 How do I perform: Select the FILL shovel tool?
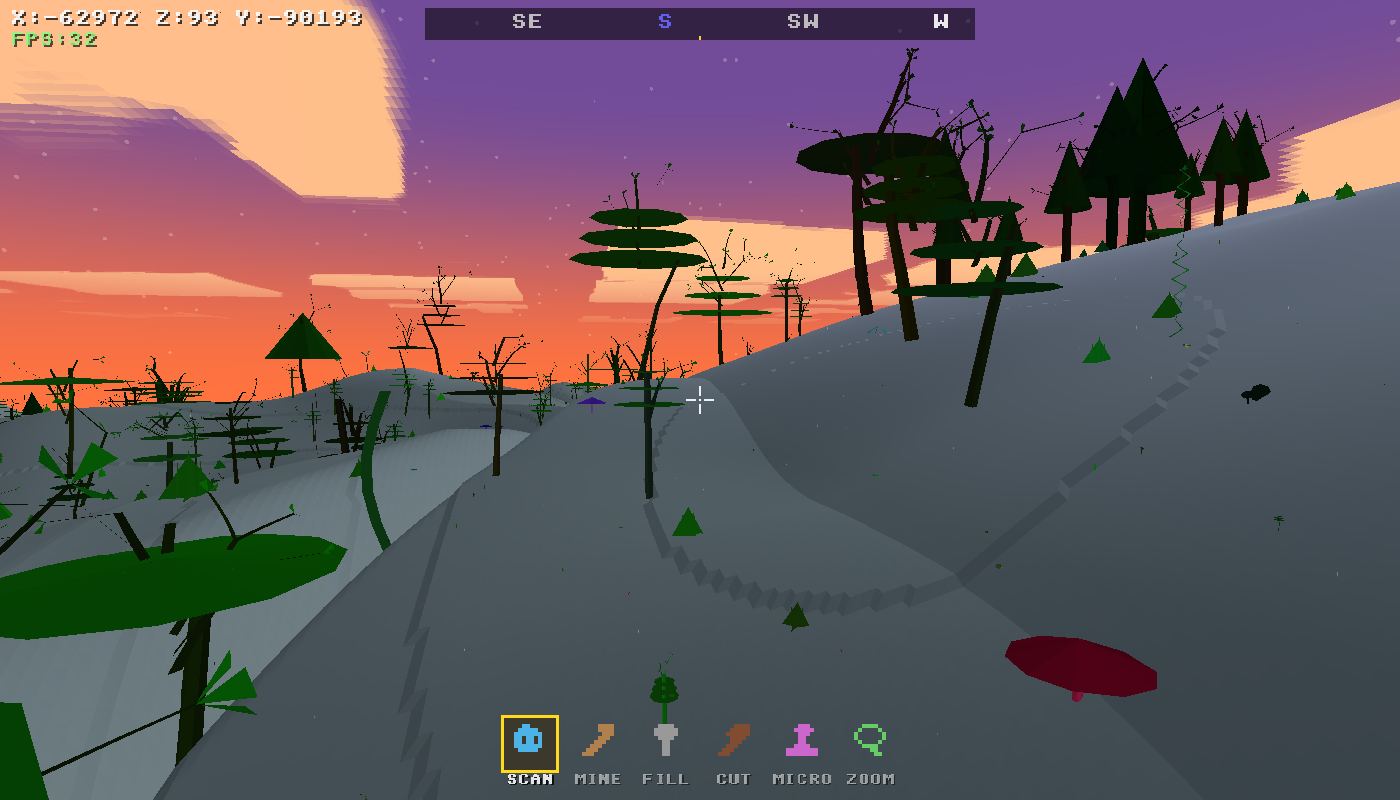[665, 740]
